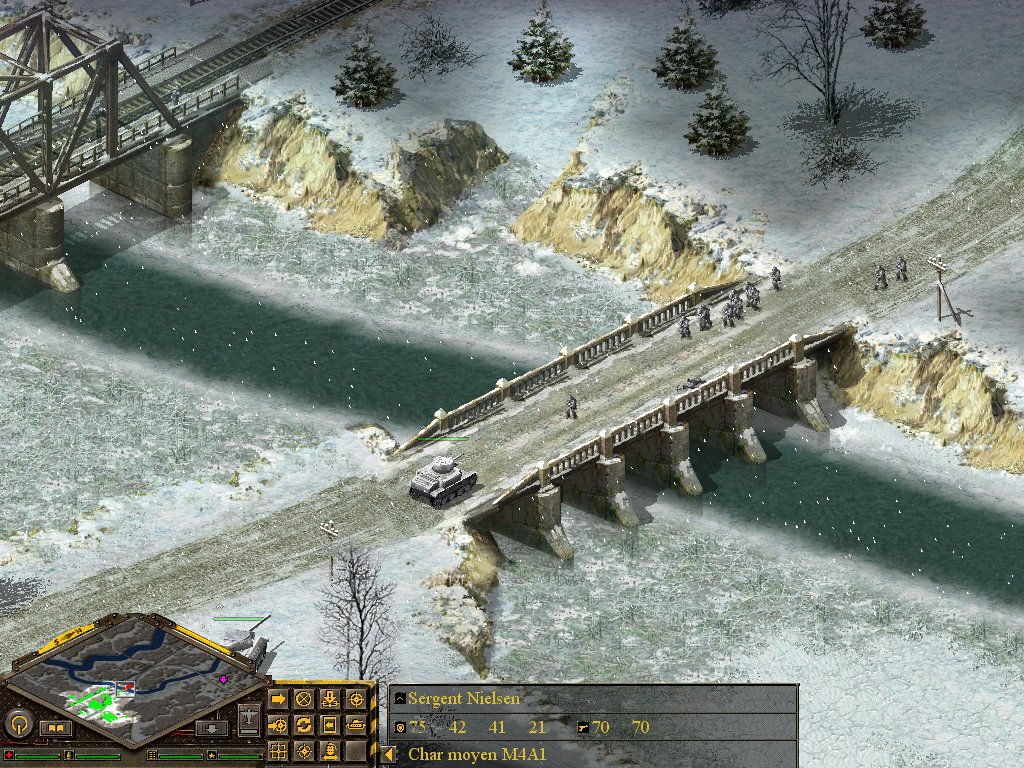The width and height of the screenshot is (1024, 768).
Task: Activate the four-square grid crosshair command
Action: [279, 749]
